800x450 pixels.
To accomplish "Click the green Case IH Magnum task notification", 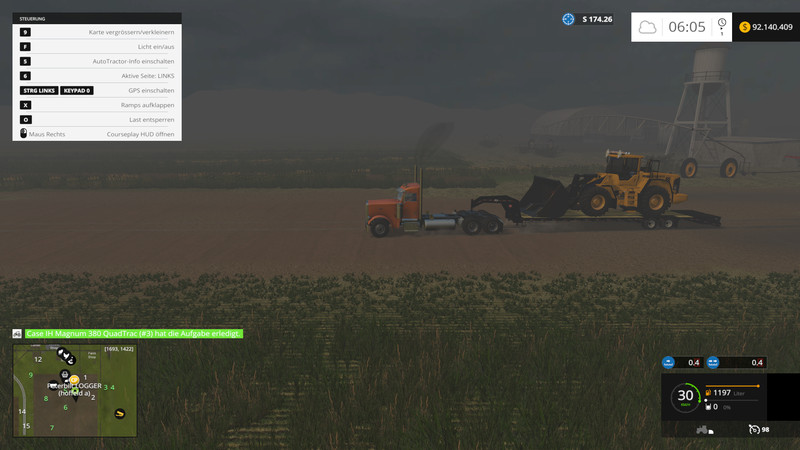I will [x=134, y=333].
